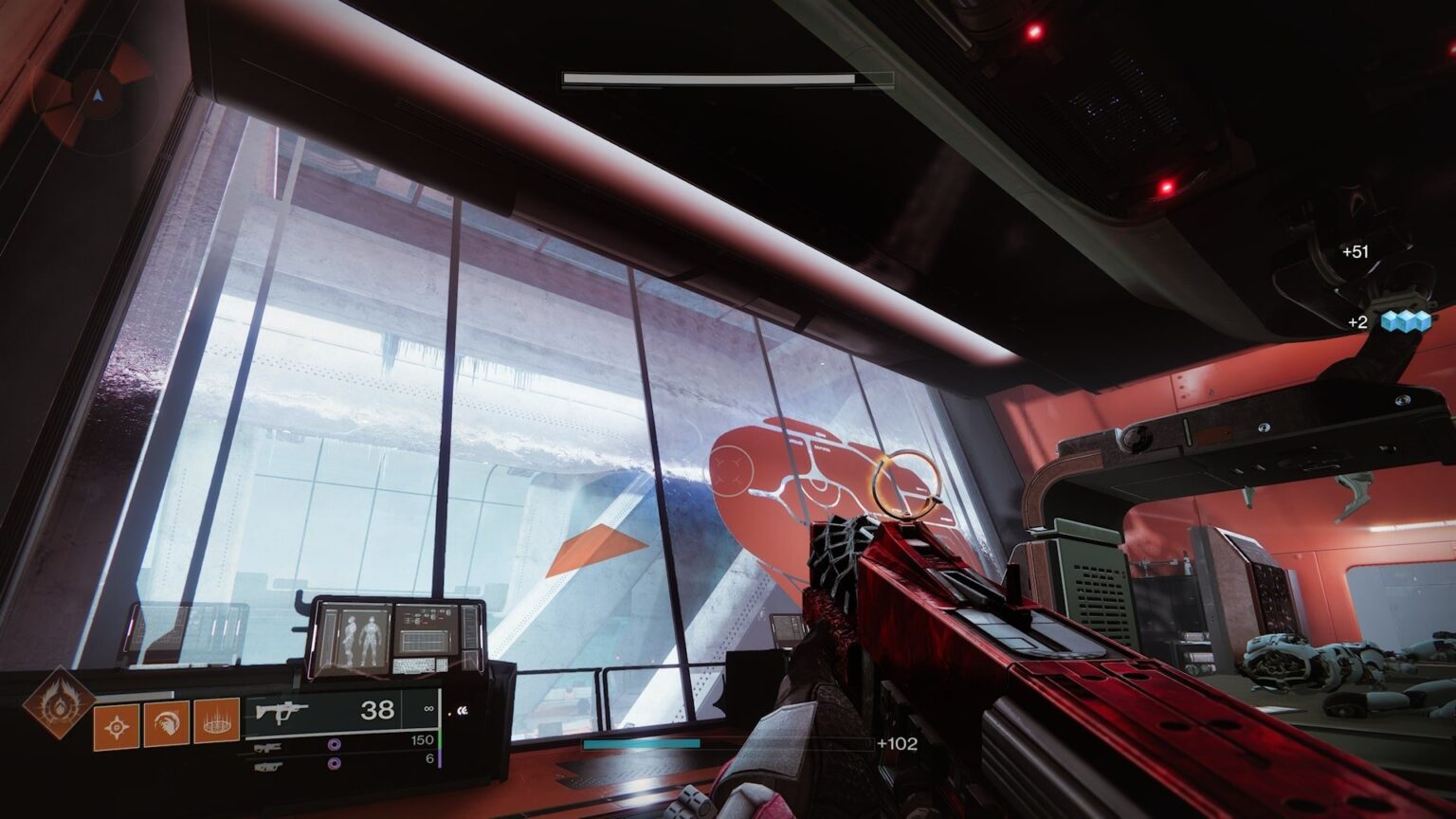
Task: Toggle the infinity ammo indicator
Action: click(x=429, y=709)
